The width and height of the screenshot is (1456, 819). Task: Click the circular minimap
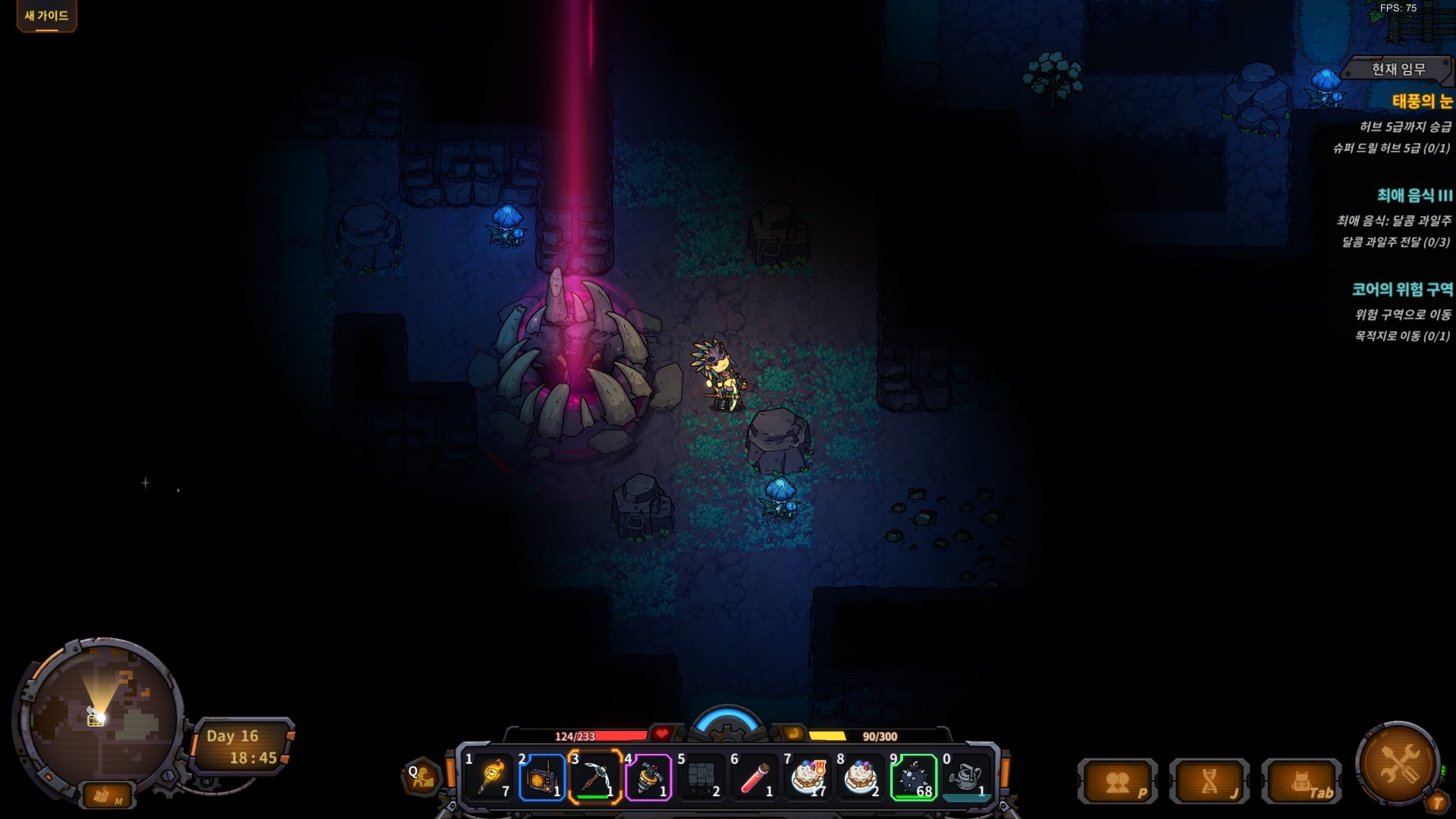[100, 717]
